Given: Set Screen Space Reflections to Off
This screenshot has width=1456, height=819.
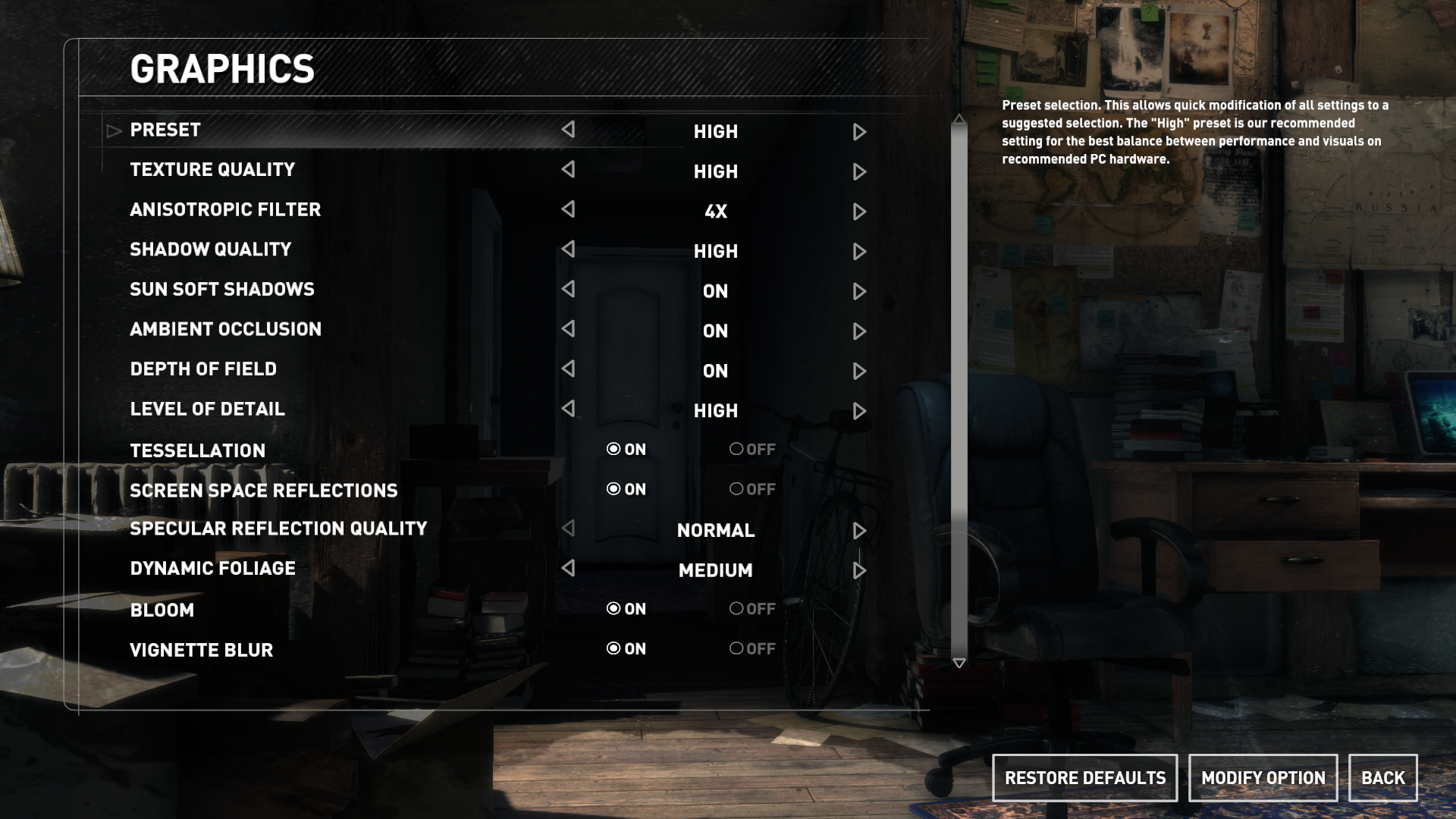Looking at the screenshot, I should point(737,489).
